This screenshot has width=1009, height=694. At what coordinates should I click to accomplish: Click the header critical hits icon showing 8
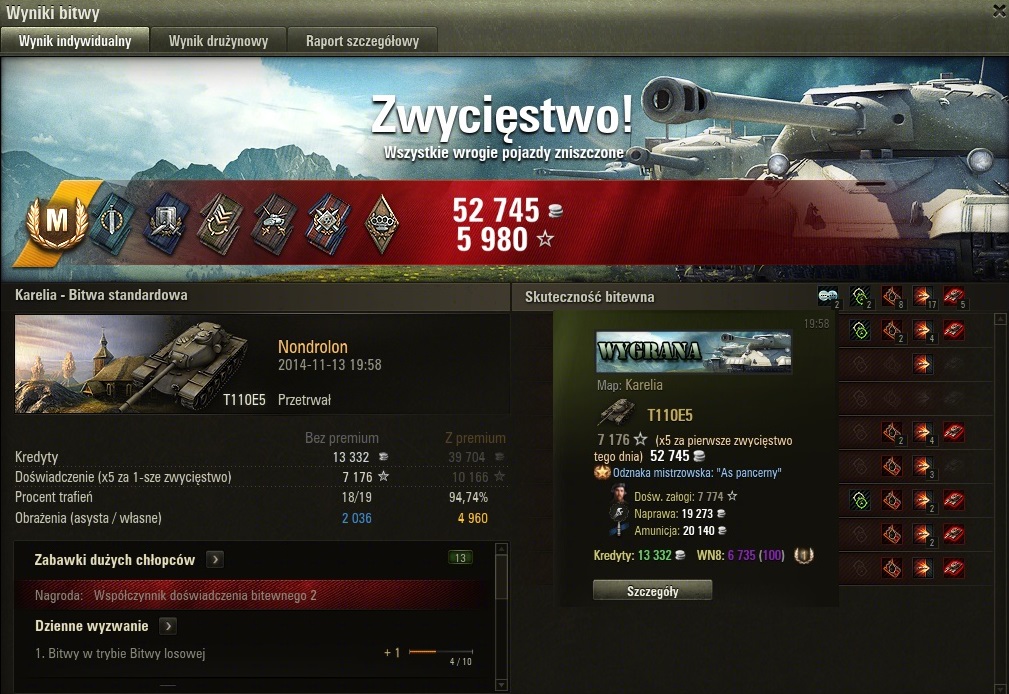(891, 296)
